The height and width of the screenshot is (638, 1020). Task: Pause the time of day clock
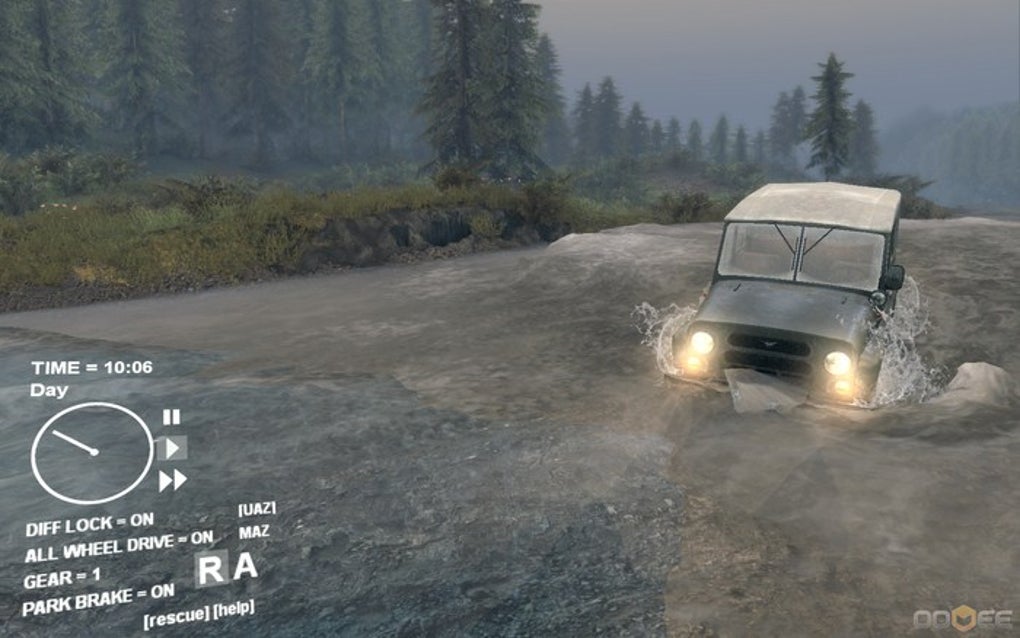coord(172,417)
